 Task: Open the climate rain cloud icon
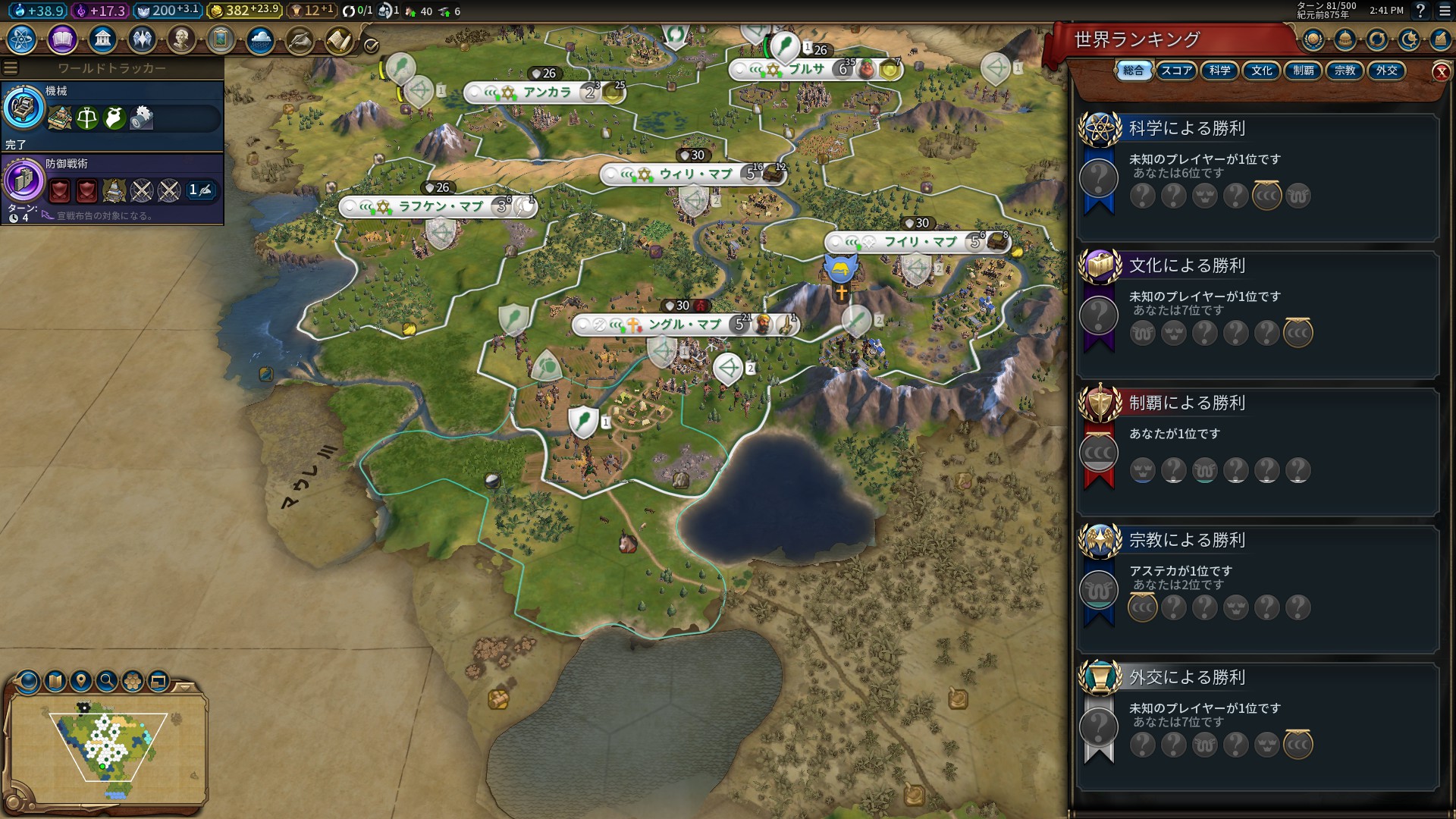[260, 39]
